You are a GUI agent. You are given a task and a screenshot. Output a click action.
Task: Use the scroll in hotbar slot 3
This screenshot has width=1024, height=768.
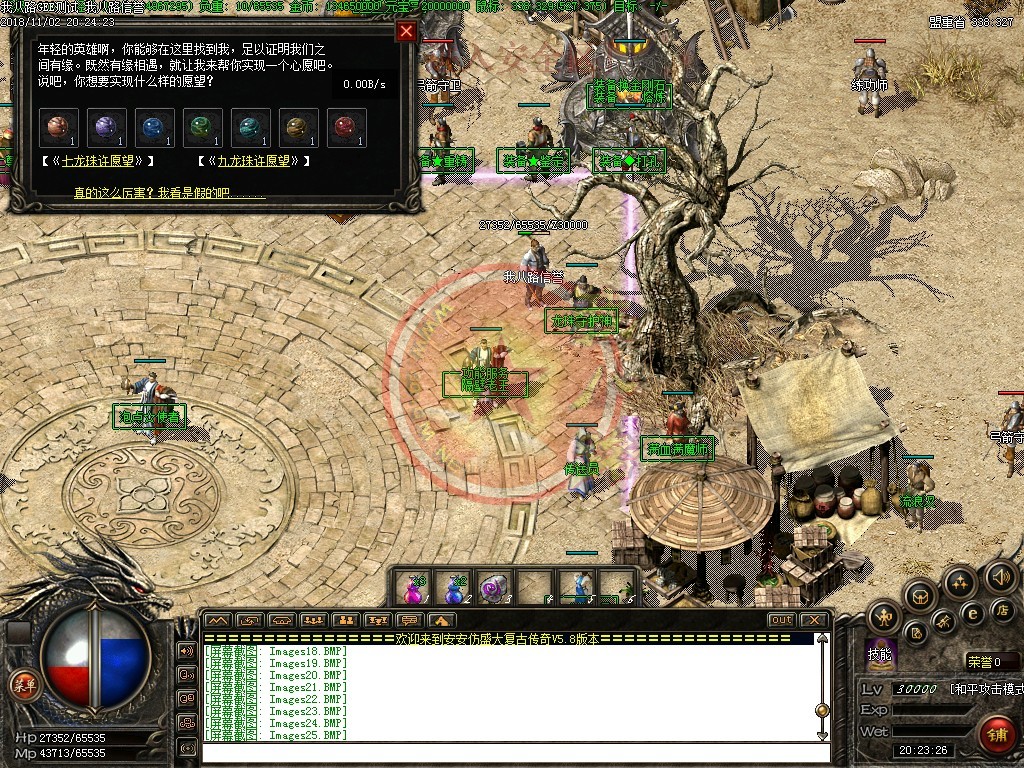(x=495, y=588)
